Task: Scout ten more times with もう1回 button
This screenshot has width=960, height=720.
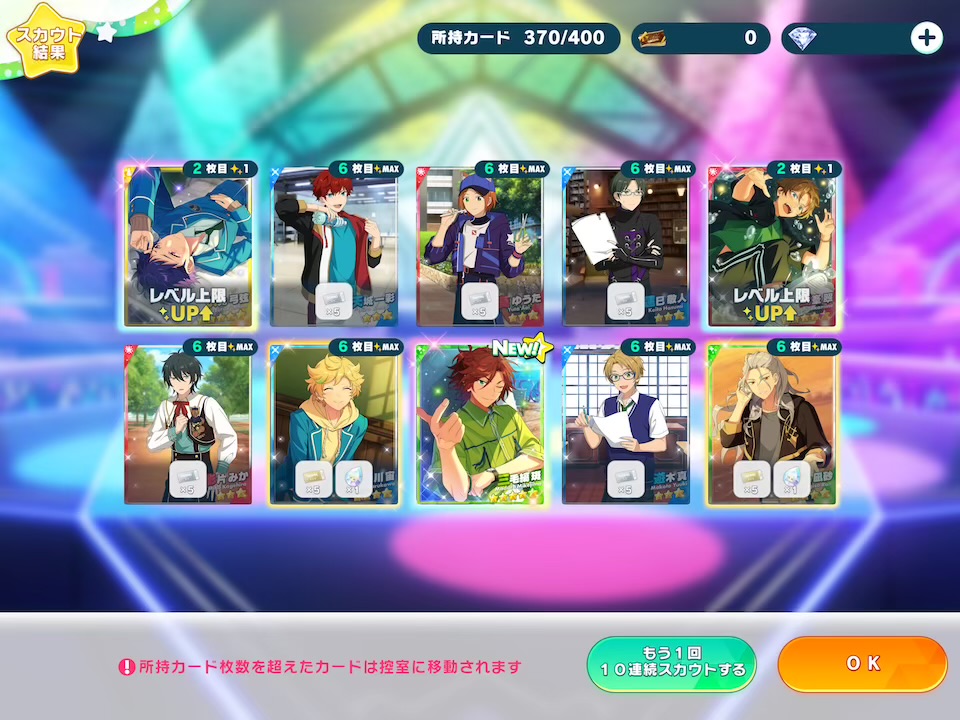Action: tap(671, 664)
